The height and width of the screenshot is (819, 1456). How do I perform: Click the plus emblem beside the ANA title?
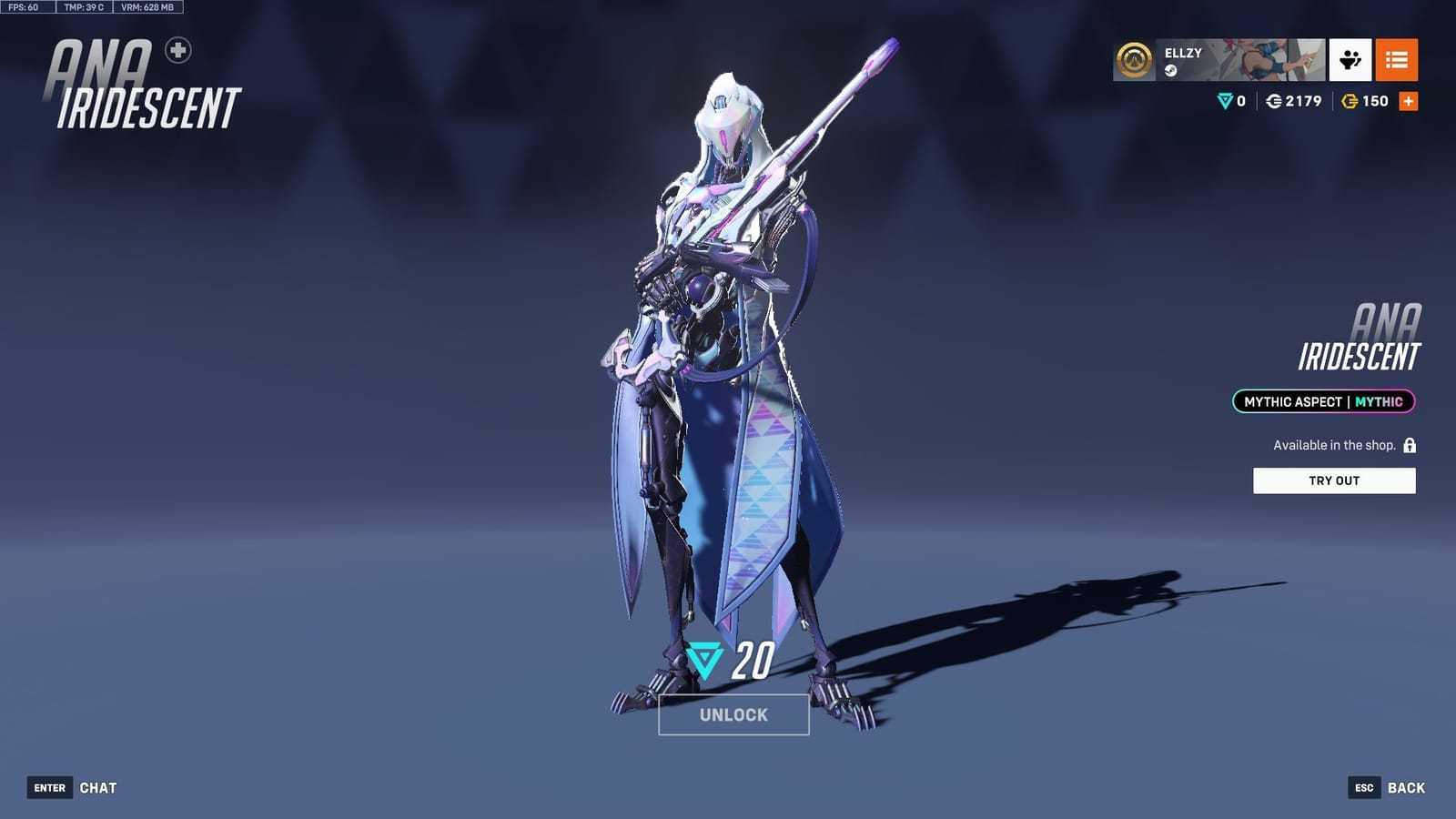[x=178, y=50]
